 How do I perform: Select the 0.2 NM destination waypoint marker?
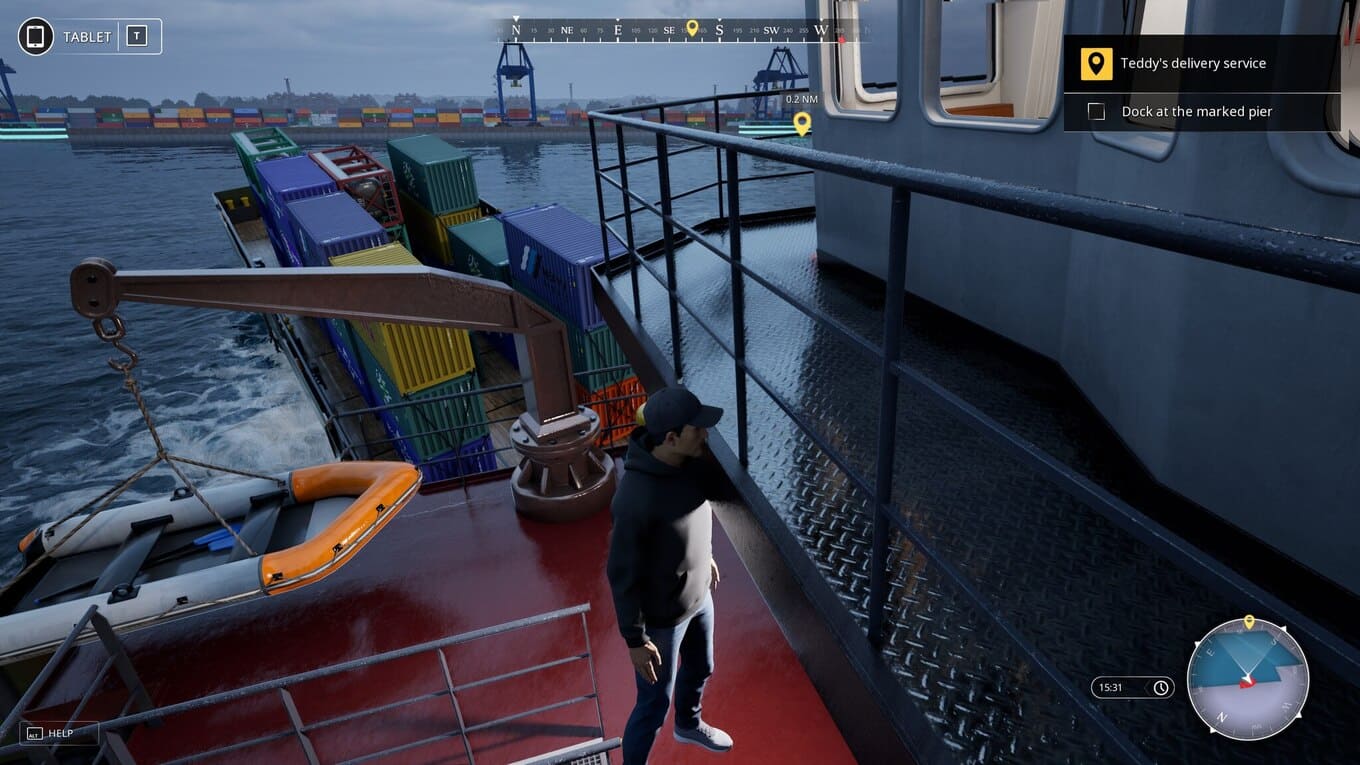coord(801,123)
